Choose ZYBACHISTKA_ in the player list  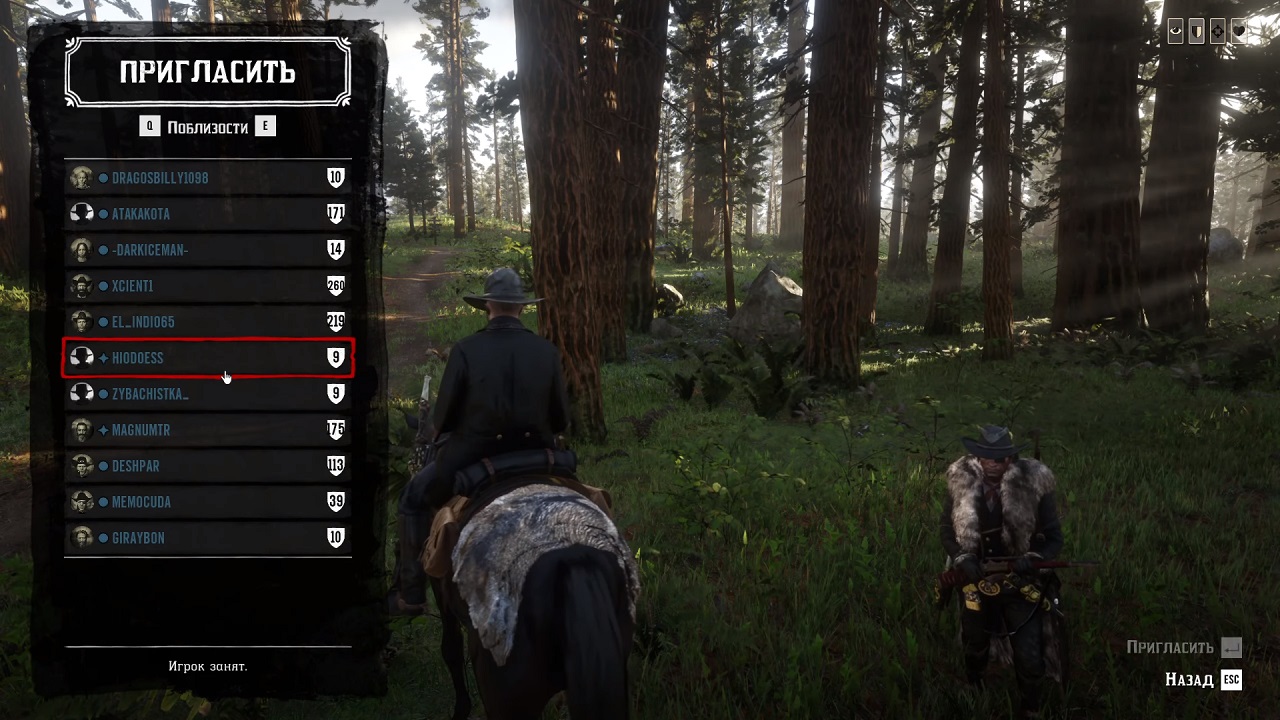pos(208,394)
